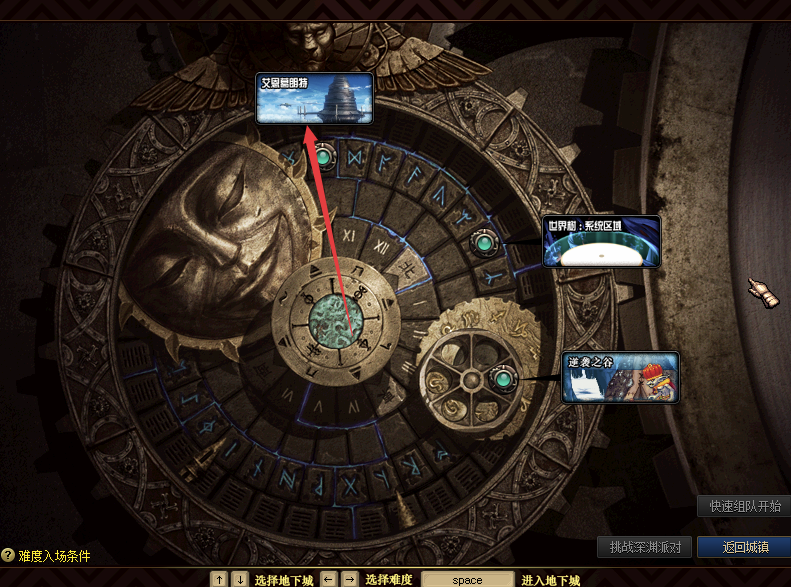Viewport: 791px width, 587px height.
Task: Click the green orb node beside 逆袭之谷
Action: click(x=502, y=379)
